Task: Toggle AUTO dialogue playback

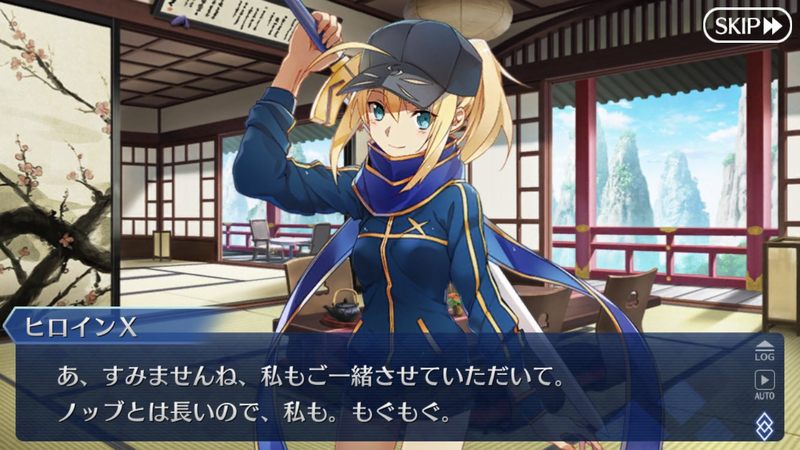Action: coord(763,384)
